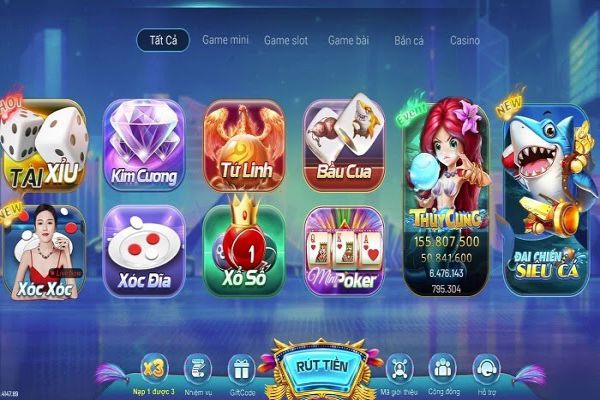Launch Đại Chiến Siêu Cá shark game

(x=544, y=198)
